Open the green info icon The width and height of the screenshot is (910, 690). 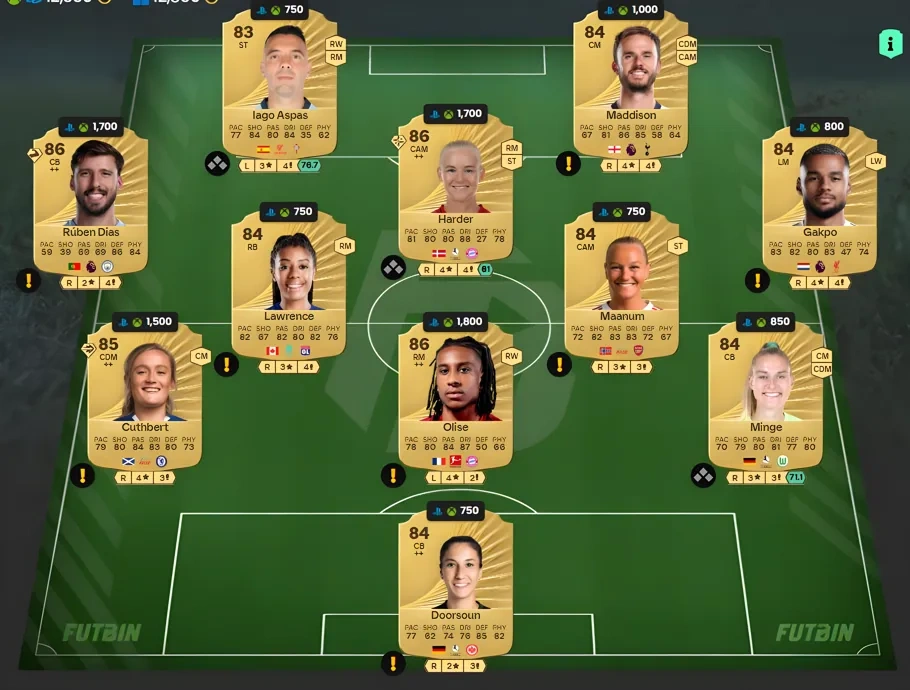click(x=890, y=43)
